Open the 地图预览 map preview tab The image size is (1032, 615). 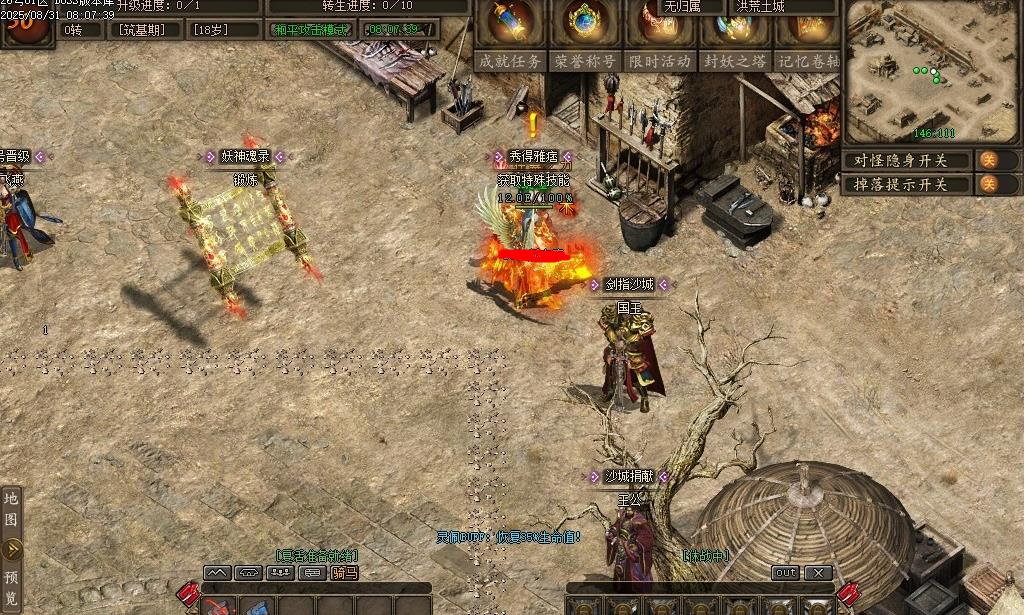[x=12, y=548]
